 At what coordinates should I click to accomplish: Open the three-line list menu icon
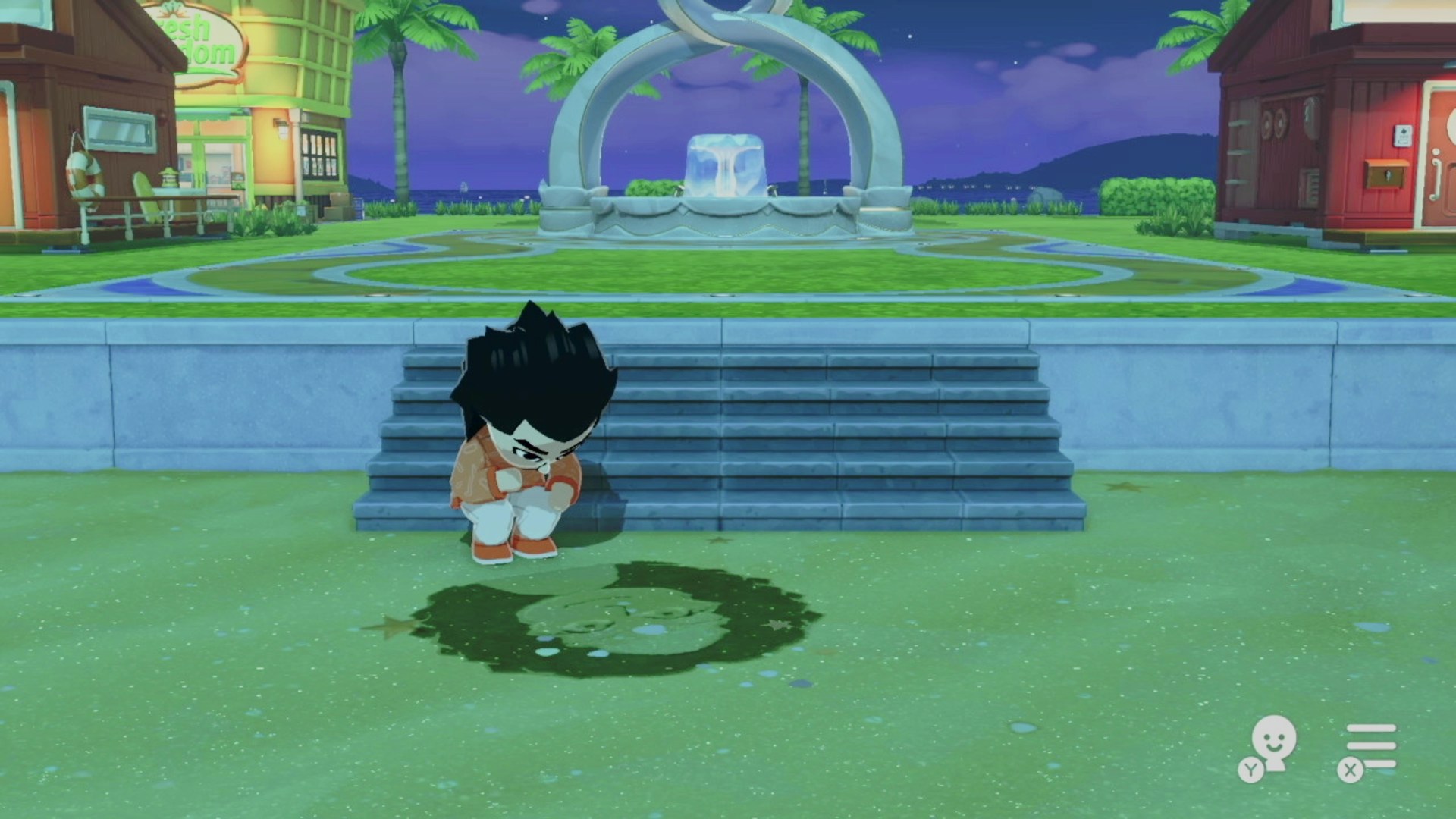(x=1370, y=745)
